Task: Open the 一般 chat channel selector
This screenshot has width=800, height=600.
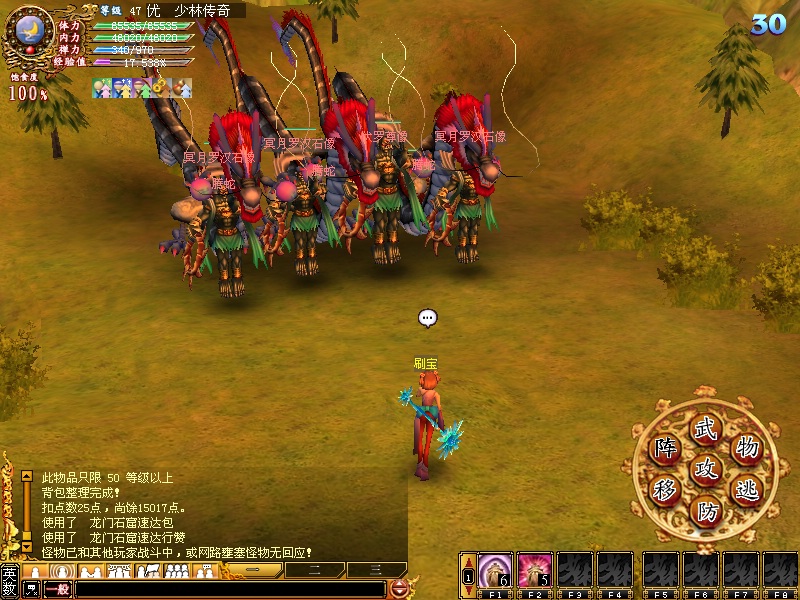Action: pos(58,589)
